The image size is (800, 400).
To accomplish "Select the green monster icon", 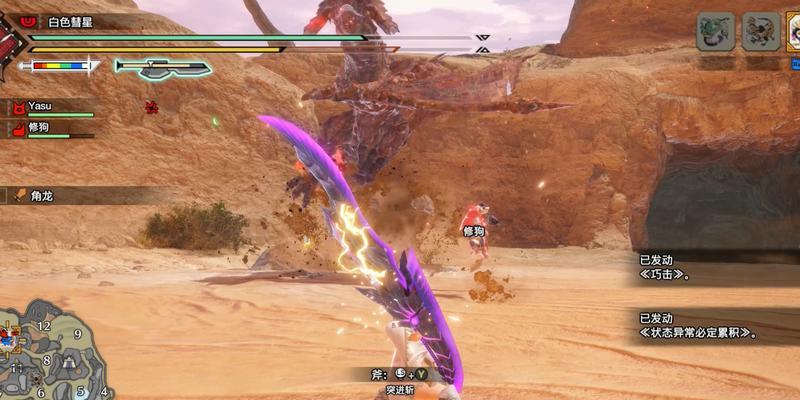I will [x=716, y=32].
